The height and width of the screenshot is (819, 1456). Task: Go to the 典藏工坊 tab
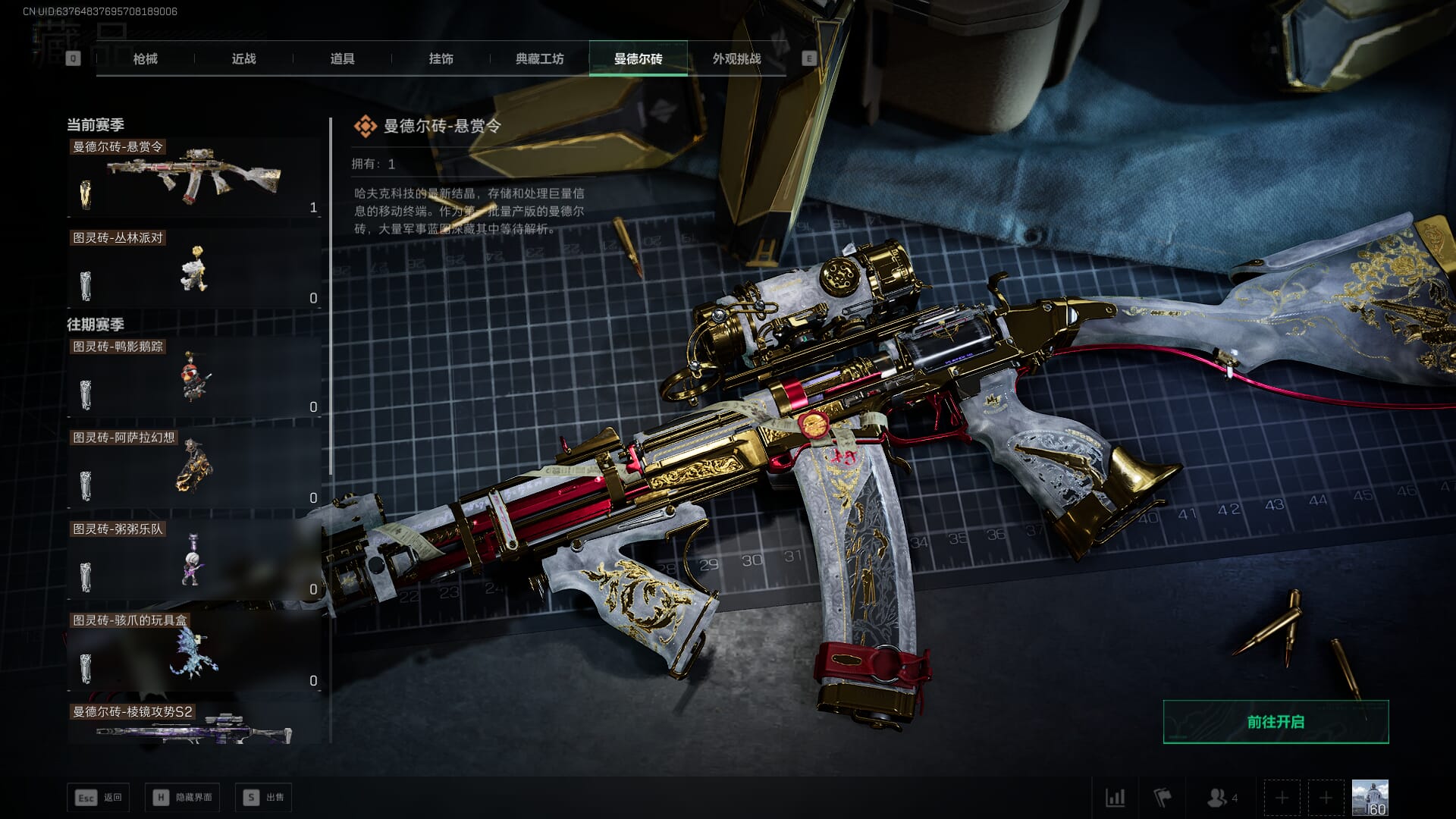[x=539, y=58]
